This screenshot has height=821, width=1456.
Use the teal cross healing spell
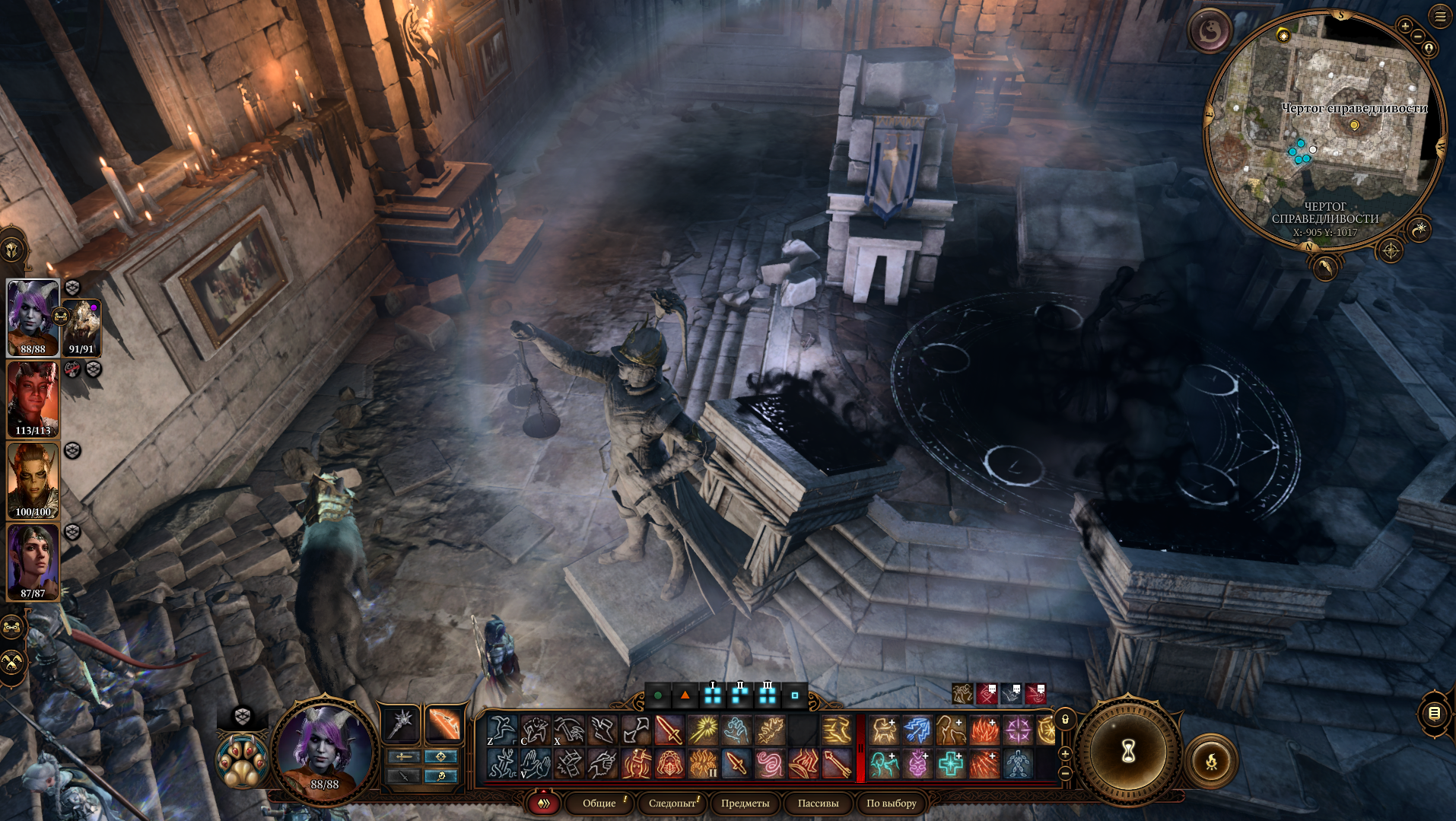click(951, 763)
